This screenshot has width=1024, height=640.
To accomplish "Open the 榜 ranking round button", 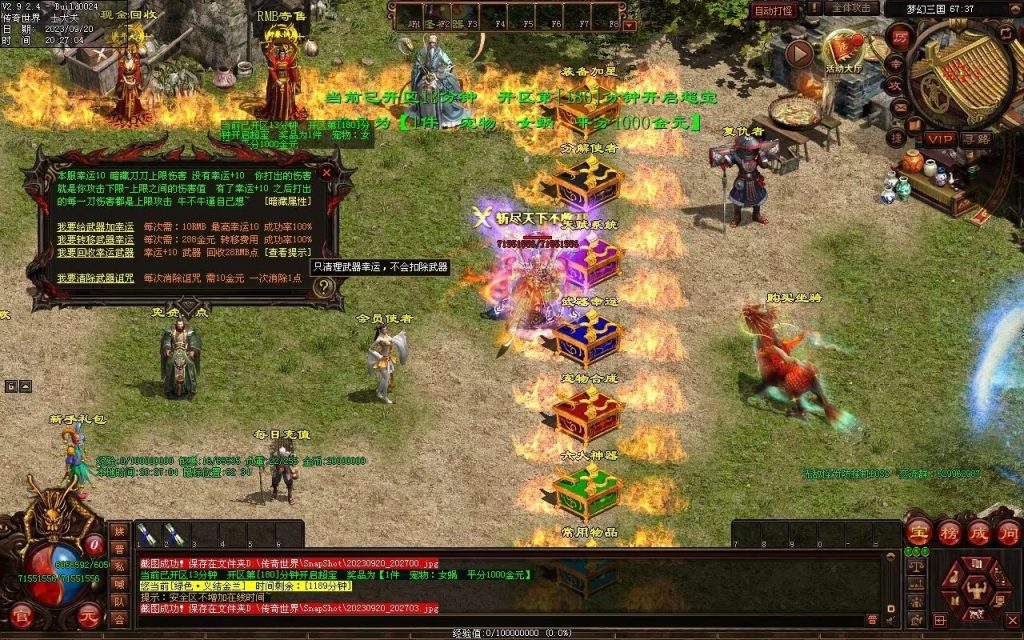I will (948, 532).
